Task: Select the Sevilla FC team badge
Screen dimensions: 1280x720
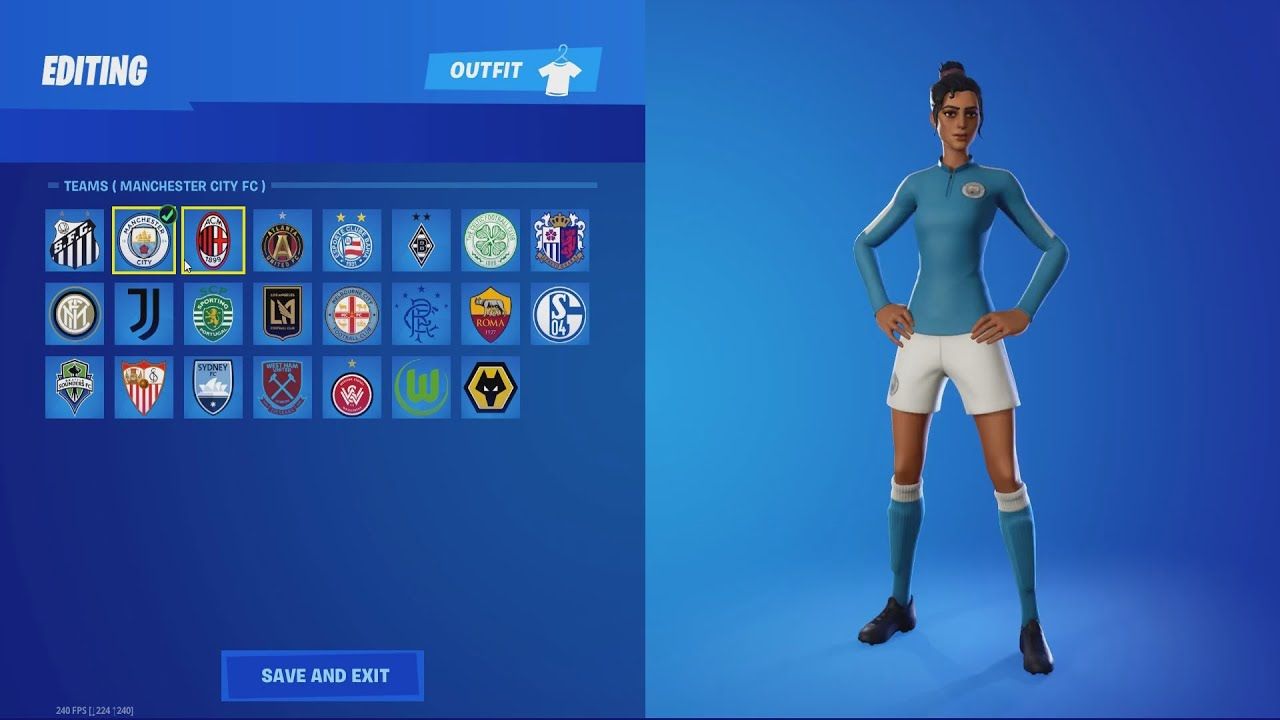Action: pyautogui.click(x=143, y=387)
